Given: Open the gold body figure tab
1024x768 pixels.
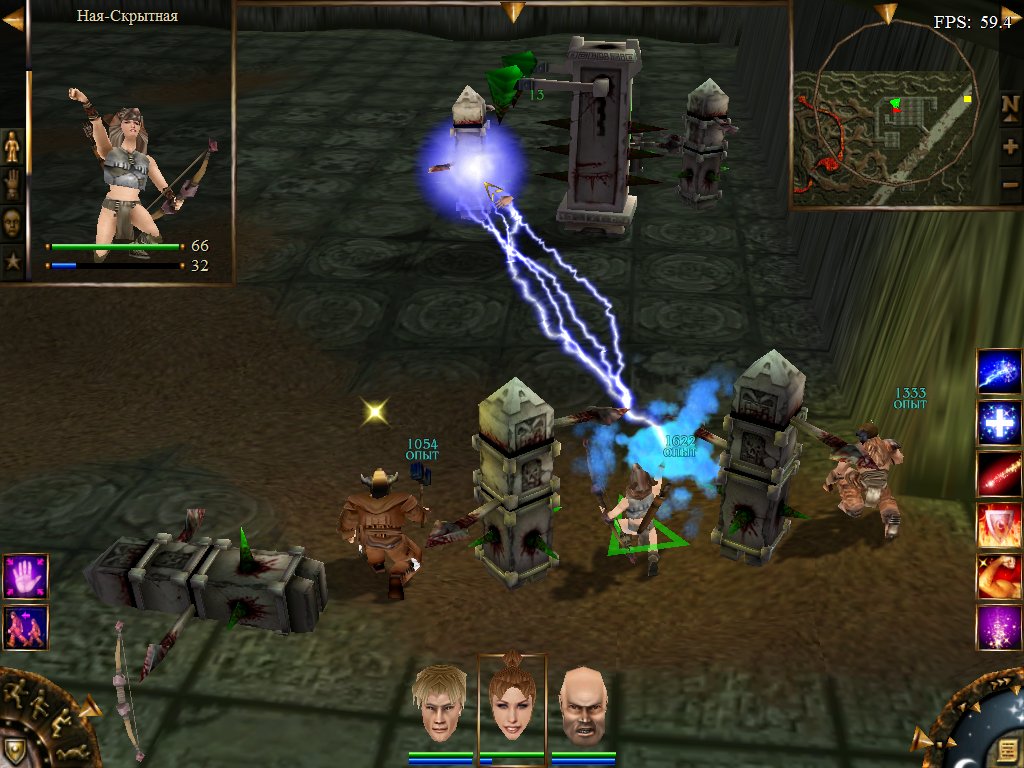Looking at the screenshot, I should coord(12,147).
